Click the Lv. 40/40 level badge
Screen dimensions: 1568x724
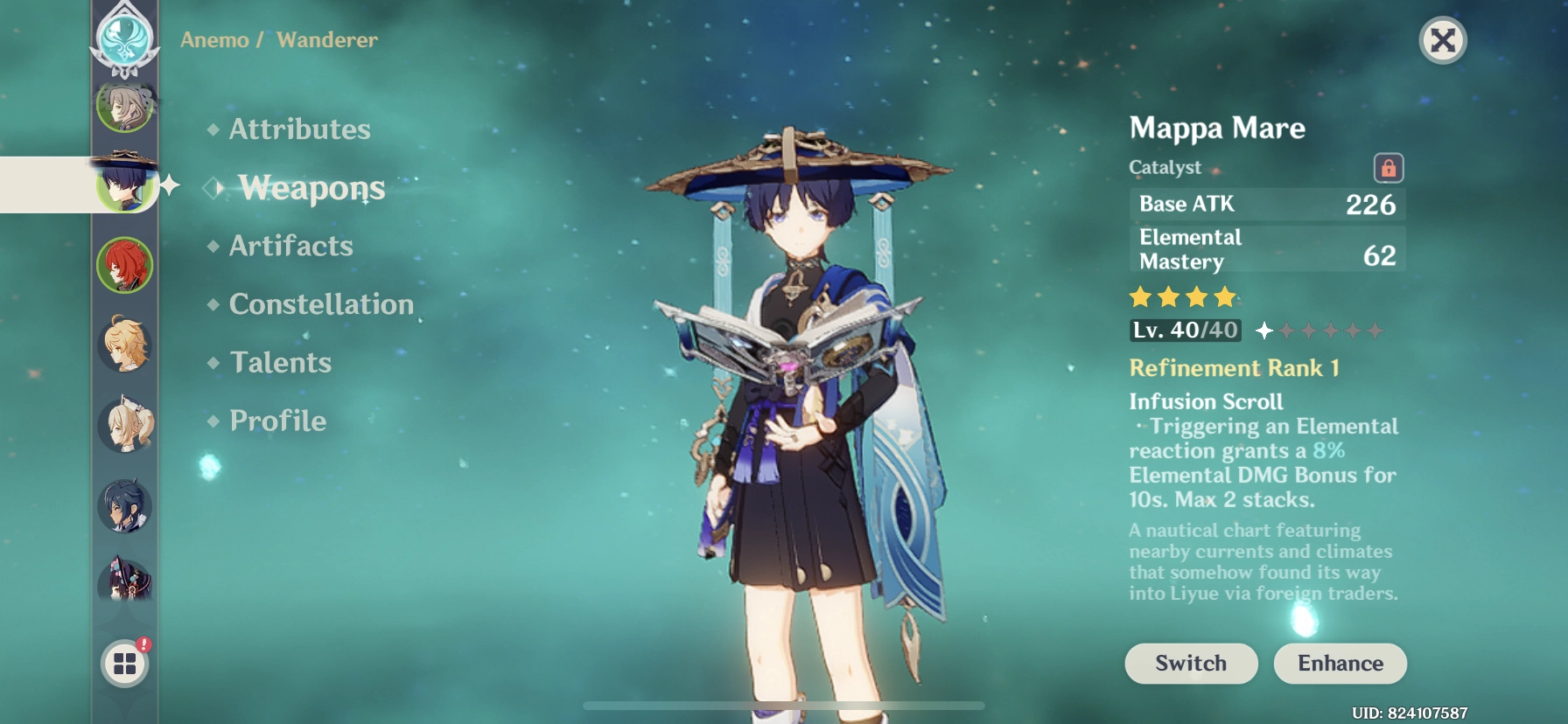coord(1183,331)
